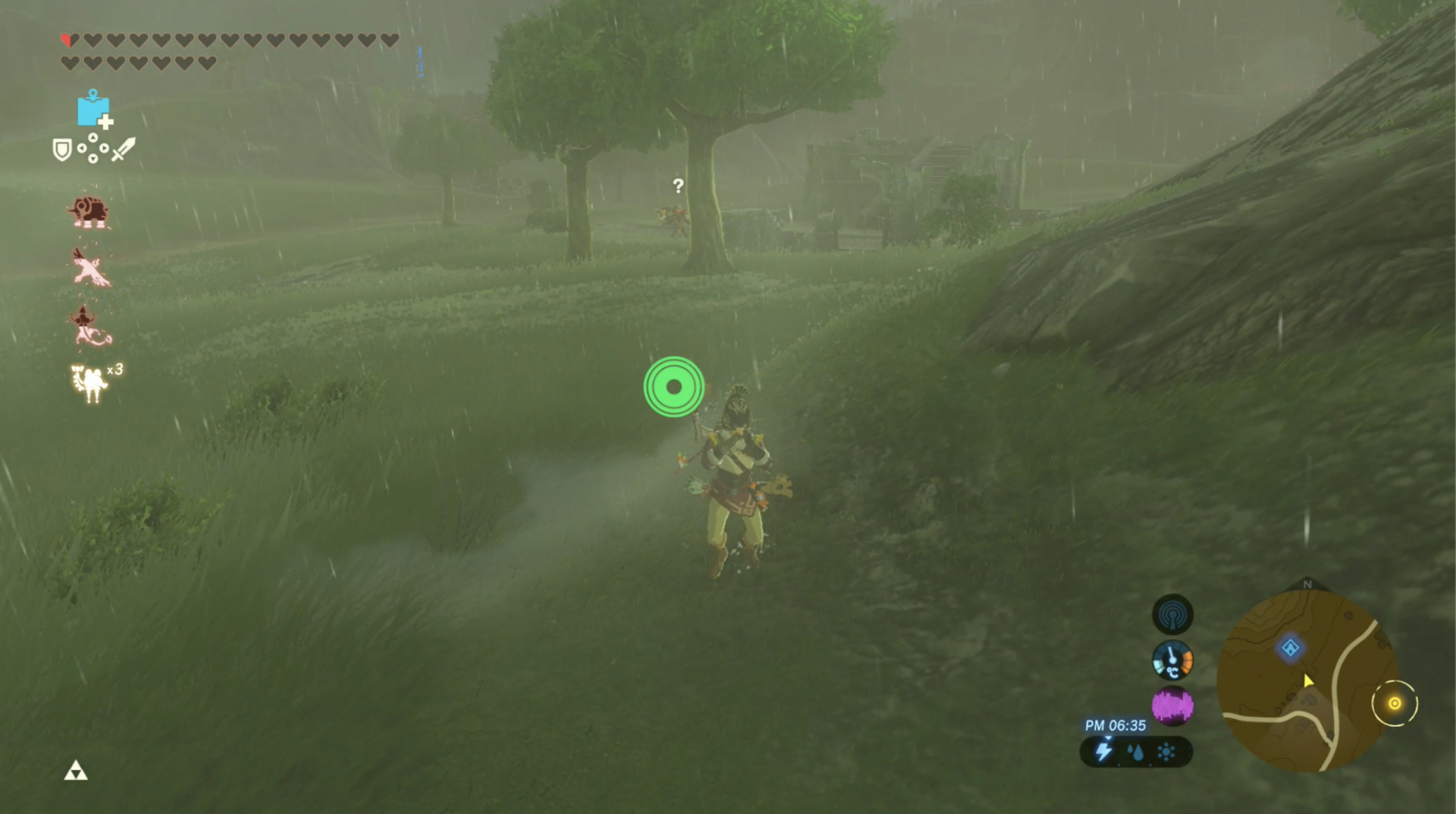The width and height of the screenshot is (1456, 814).
Task: Toggle the pink boar kill marker
Action: pos(91,211)
